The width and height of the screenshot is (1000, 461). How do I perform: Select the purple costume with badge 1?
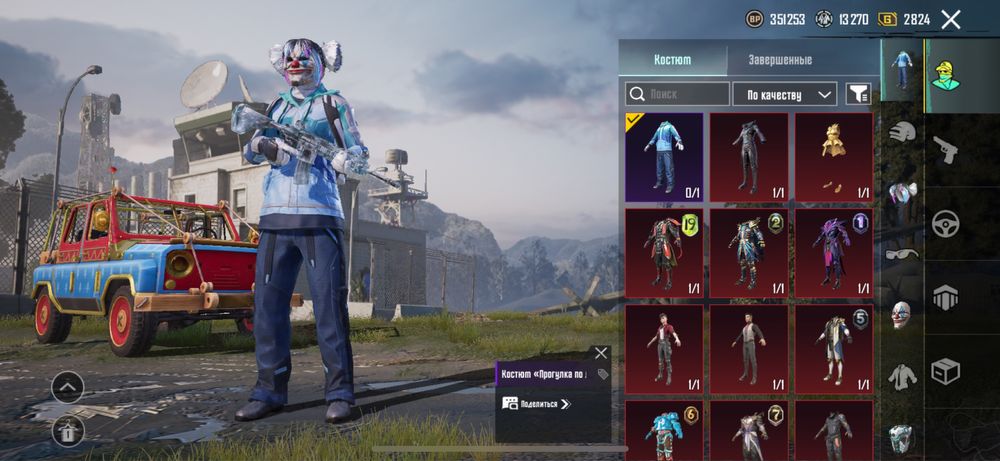point(833,252)
